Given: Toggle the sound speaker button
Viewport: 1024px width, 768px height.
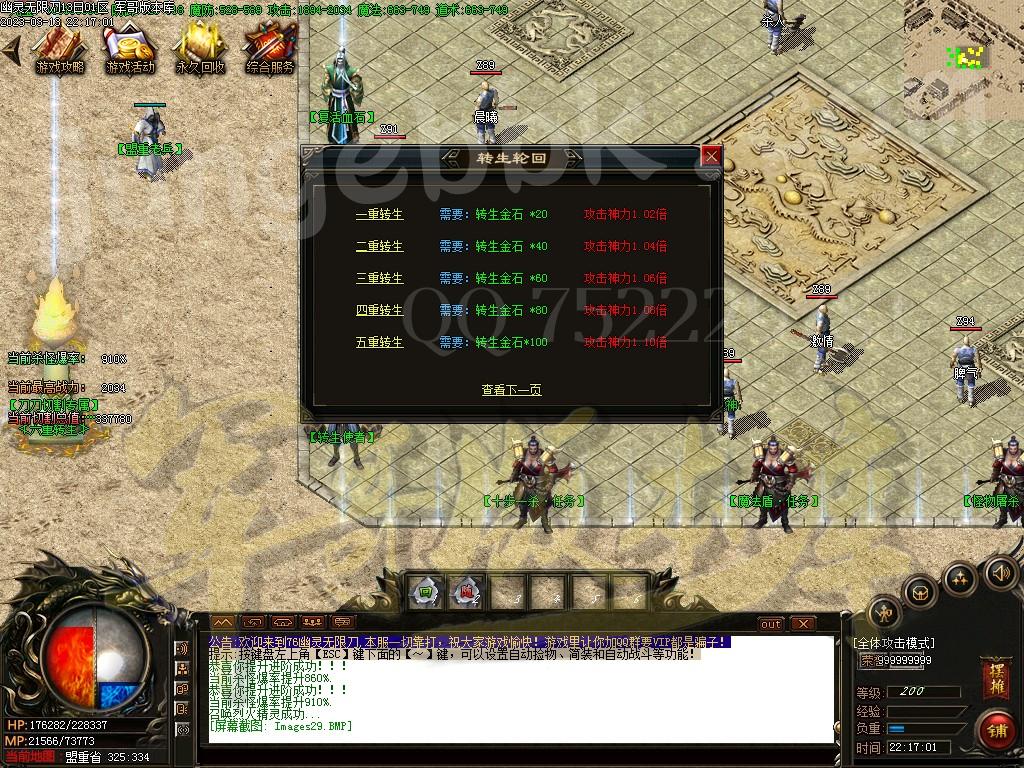Looking at the screenshot, I should [x=1000, y=573].
